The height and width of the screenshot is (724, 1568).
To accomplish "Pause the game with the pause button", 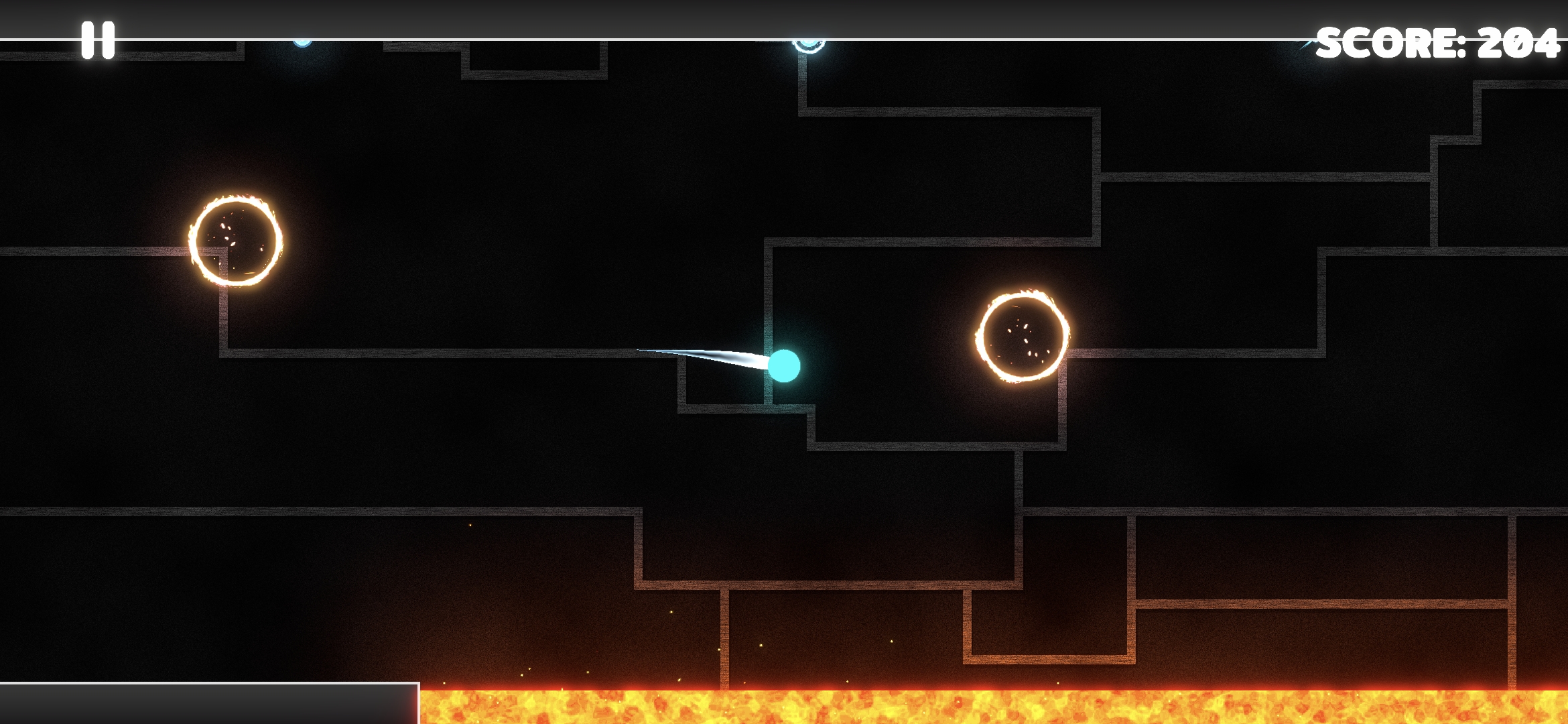I will [x=98, y=40].
